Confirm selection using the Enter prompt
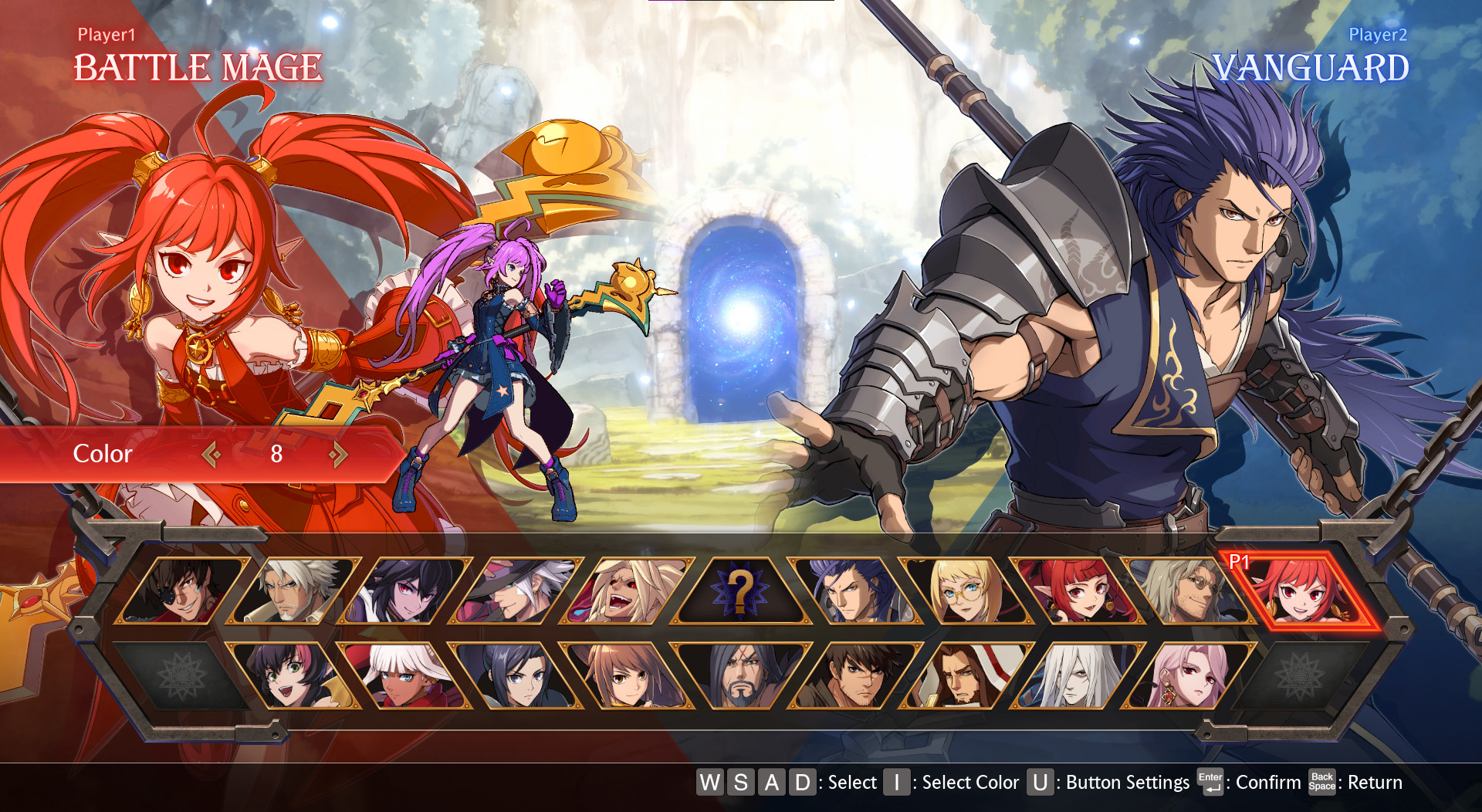The image size is (1482, 812). [x=1210, y=782]
